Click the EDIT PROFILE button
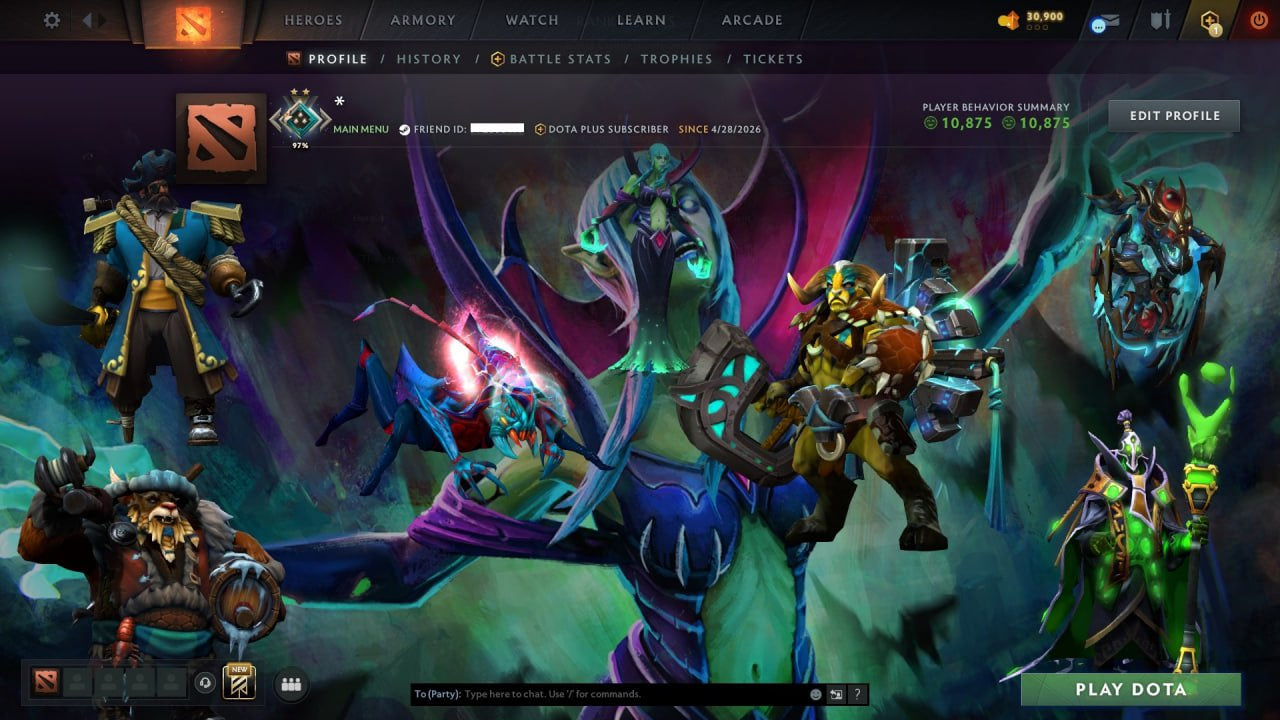Viewport: 1280px width, 720px height. click(1173, 115)
